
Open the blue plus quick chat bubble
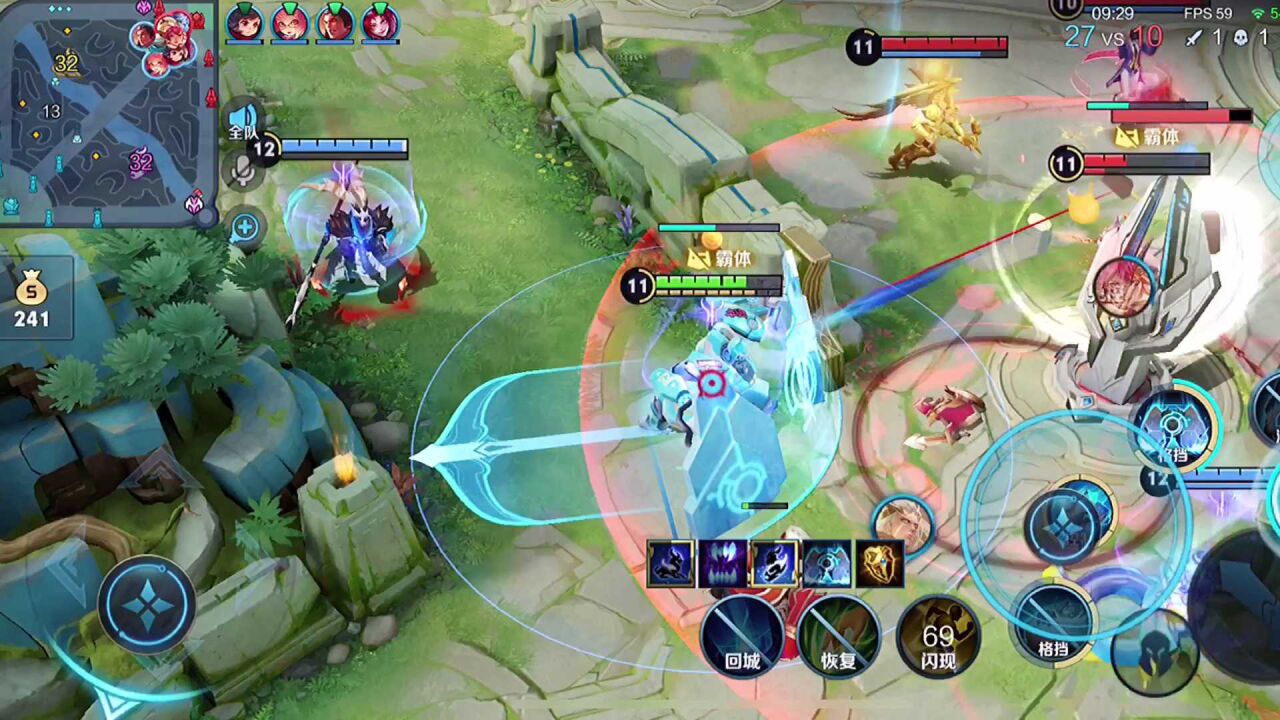pos(245,228)
